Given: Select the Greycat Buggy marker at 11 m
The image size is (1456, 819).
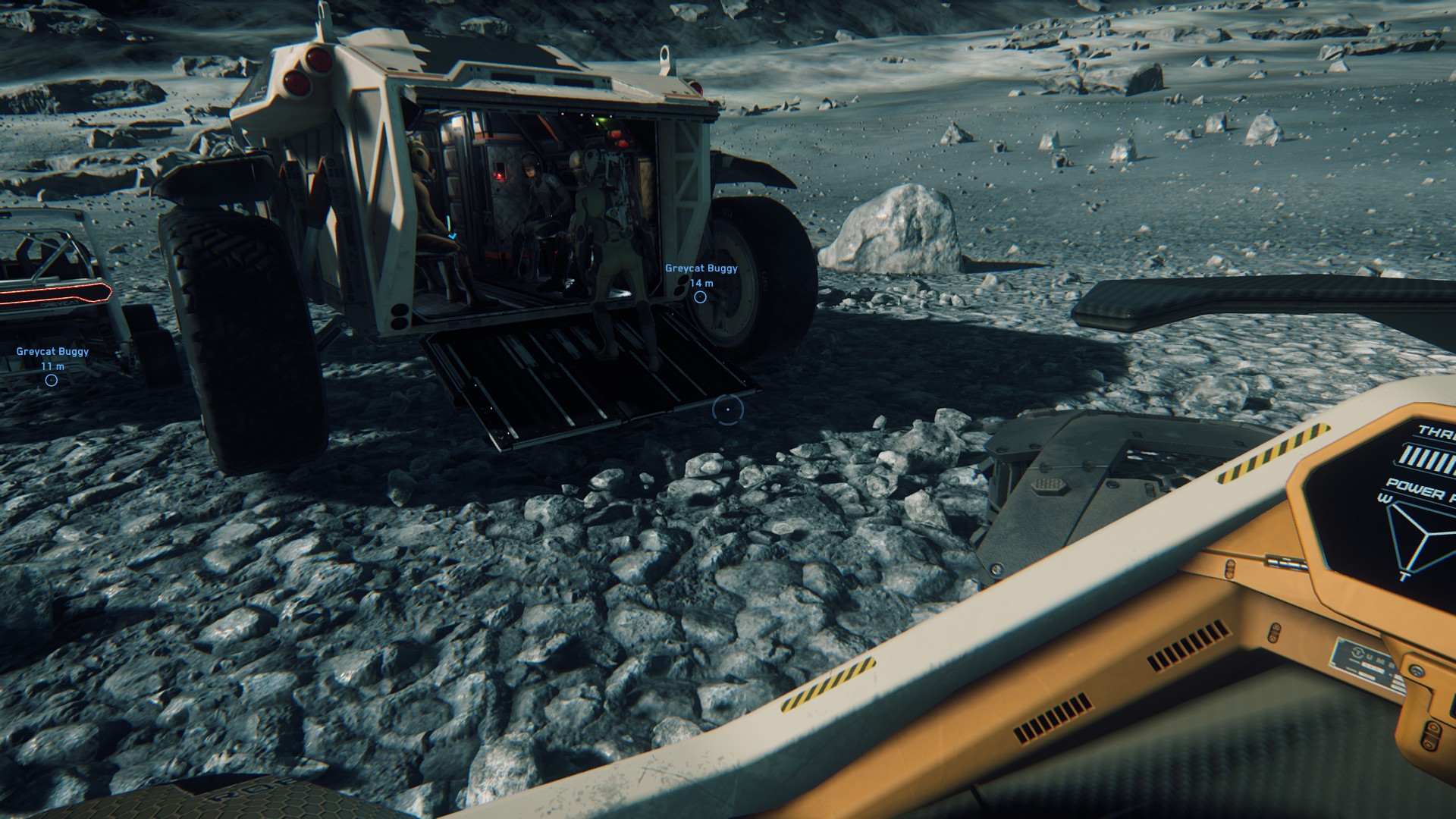Looking at the screenshot, I should pyautogui.click(x=52, y=380).
